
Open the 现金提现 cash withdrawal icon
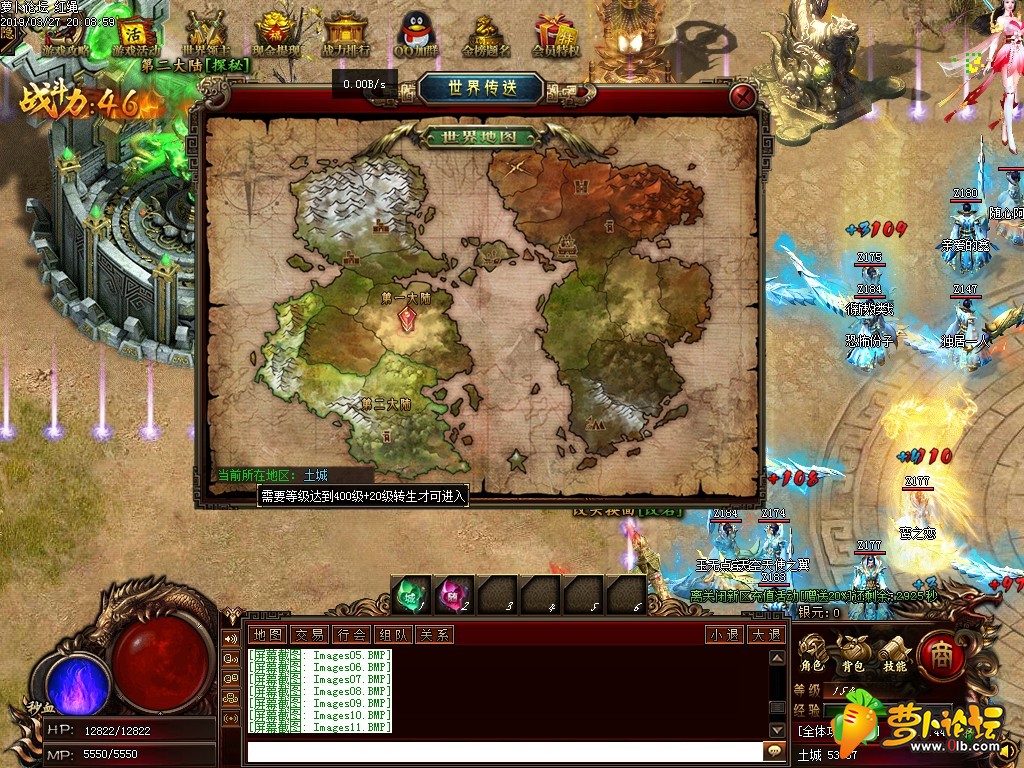pos(277,33)
